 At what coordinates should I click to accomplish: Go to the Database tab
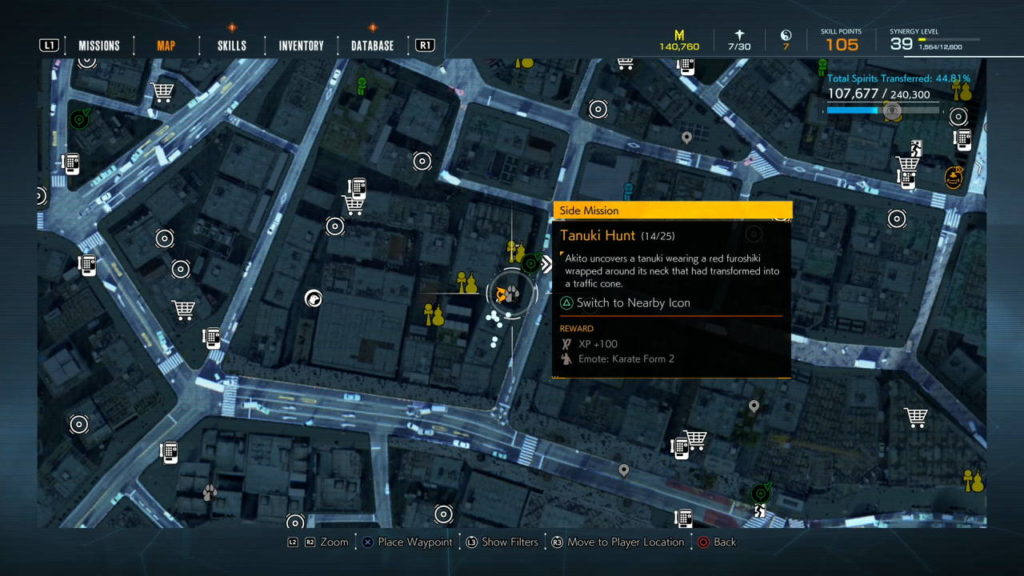[372, 45]
